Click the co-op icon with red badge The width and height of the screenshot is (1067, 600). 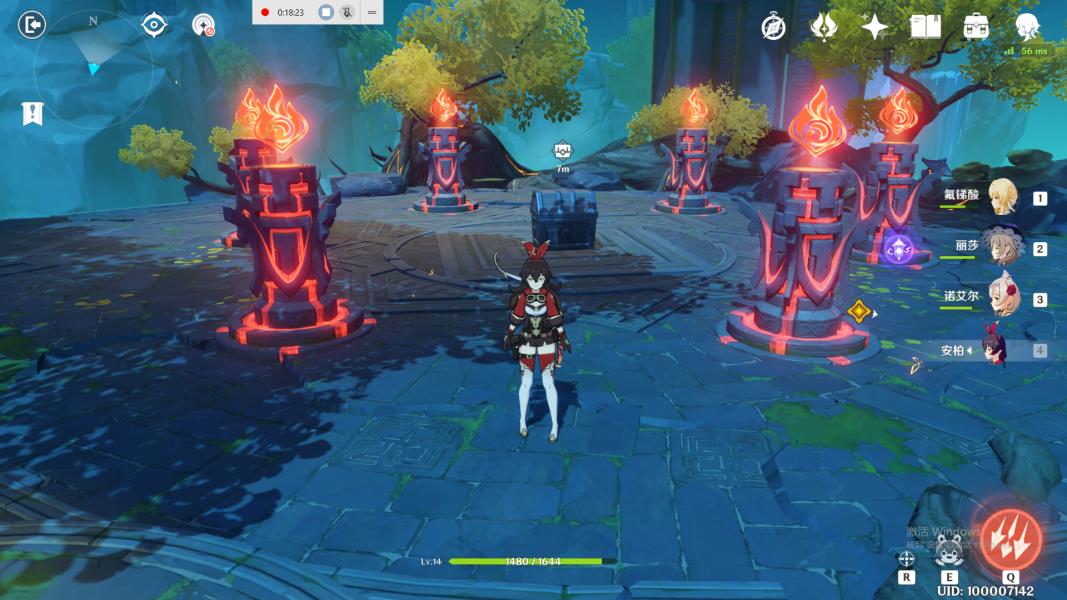pyautogui.click(x=204, y=25)
